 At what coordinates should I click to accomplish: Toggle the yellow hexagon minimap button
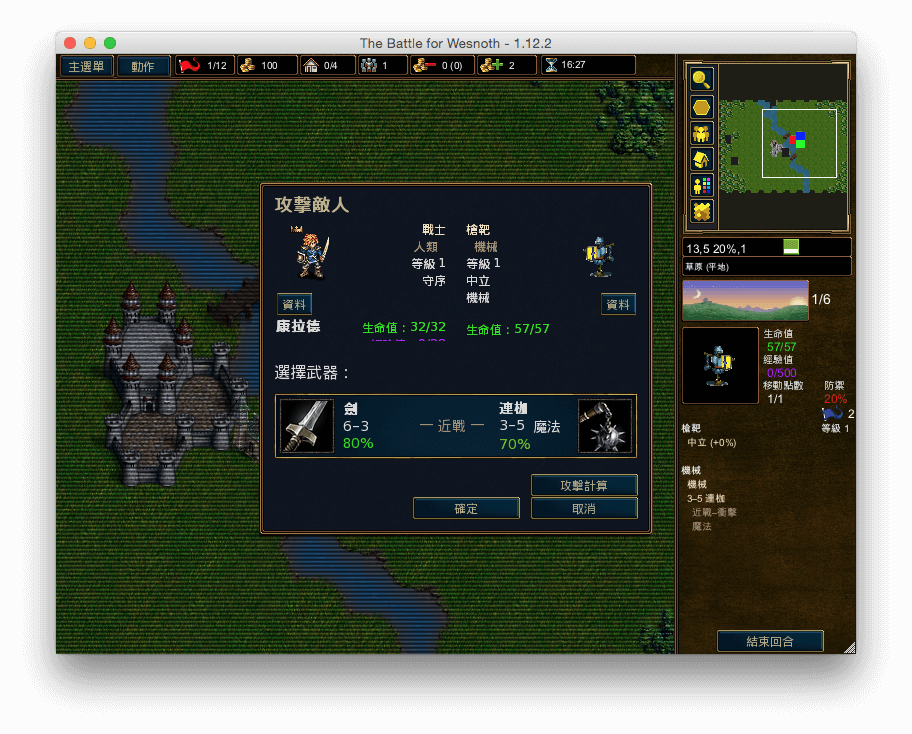pyautogui.click(x=702, y=106)
